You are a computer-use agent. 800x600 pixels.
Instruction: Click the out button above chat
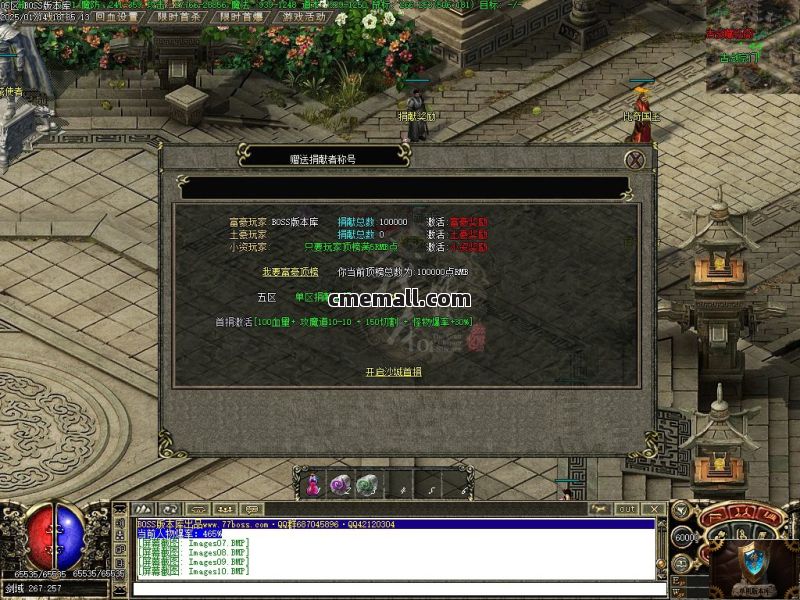627,509
